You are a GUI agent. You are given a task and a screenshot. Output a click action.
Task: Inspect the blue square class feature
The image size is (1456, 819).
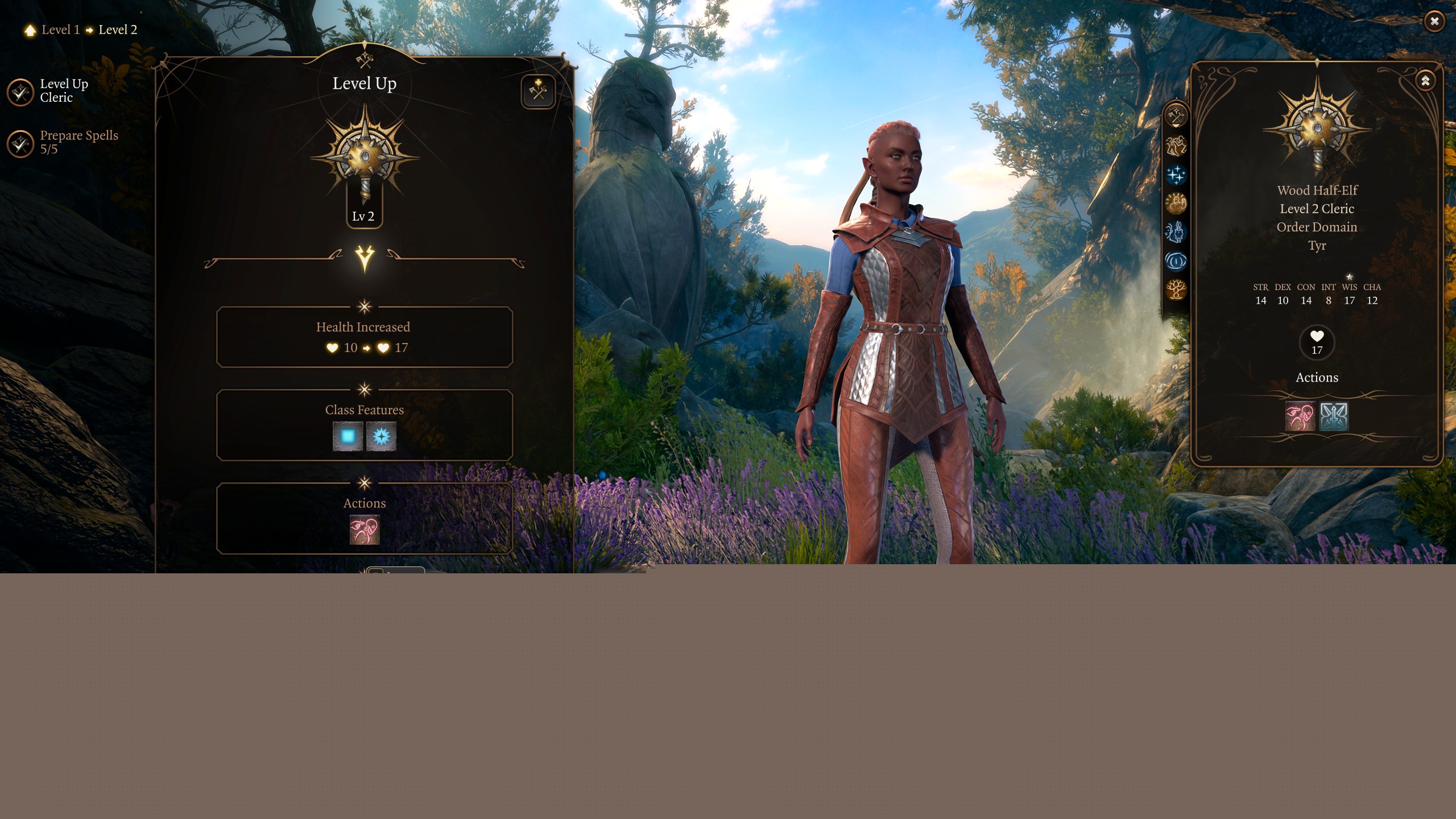tap(348, 436)
